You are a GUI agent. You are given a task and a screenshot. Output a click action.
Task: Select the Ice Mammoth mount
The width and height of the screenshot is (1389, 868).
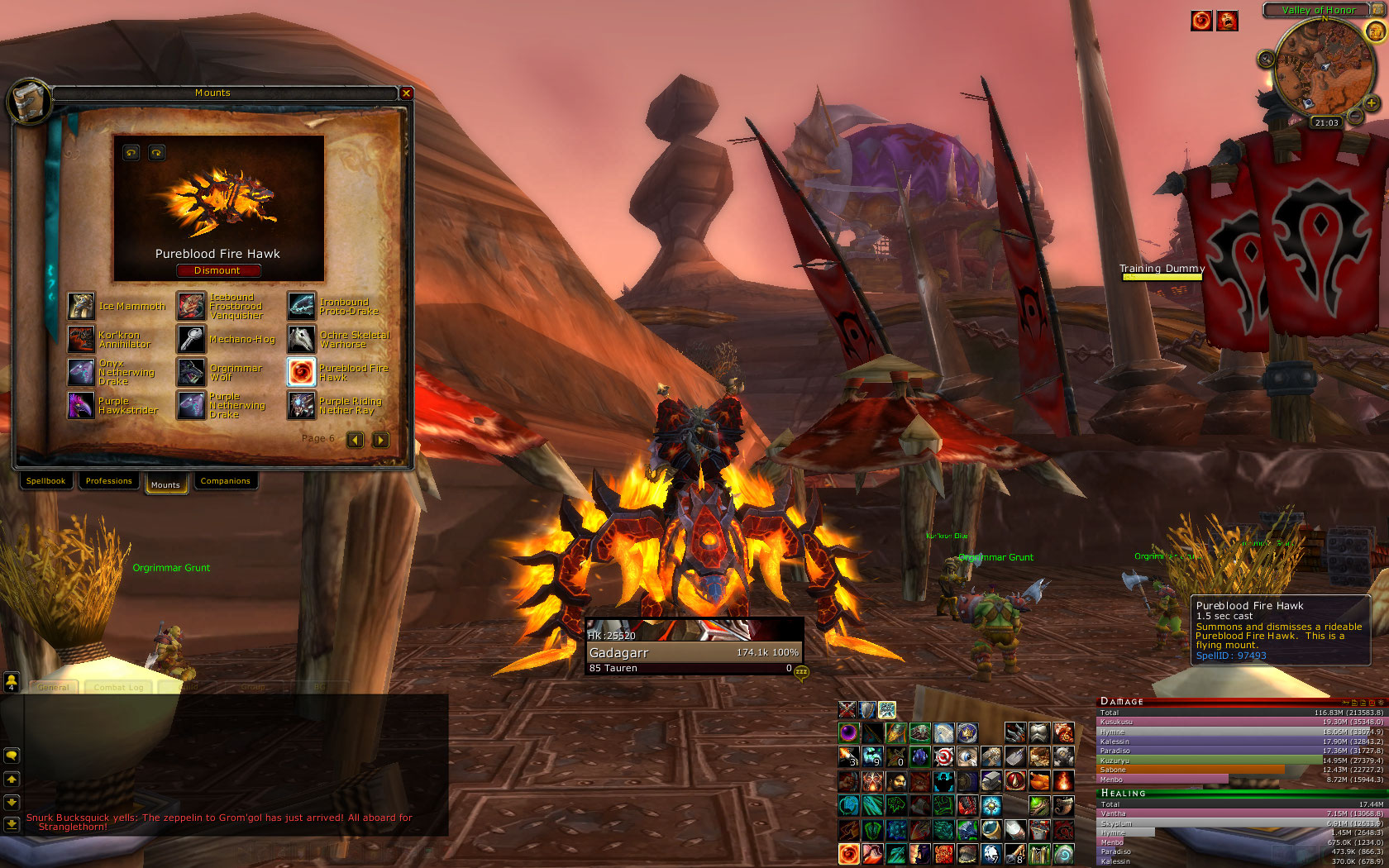(x=81, y=306)
